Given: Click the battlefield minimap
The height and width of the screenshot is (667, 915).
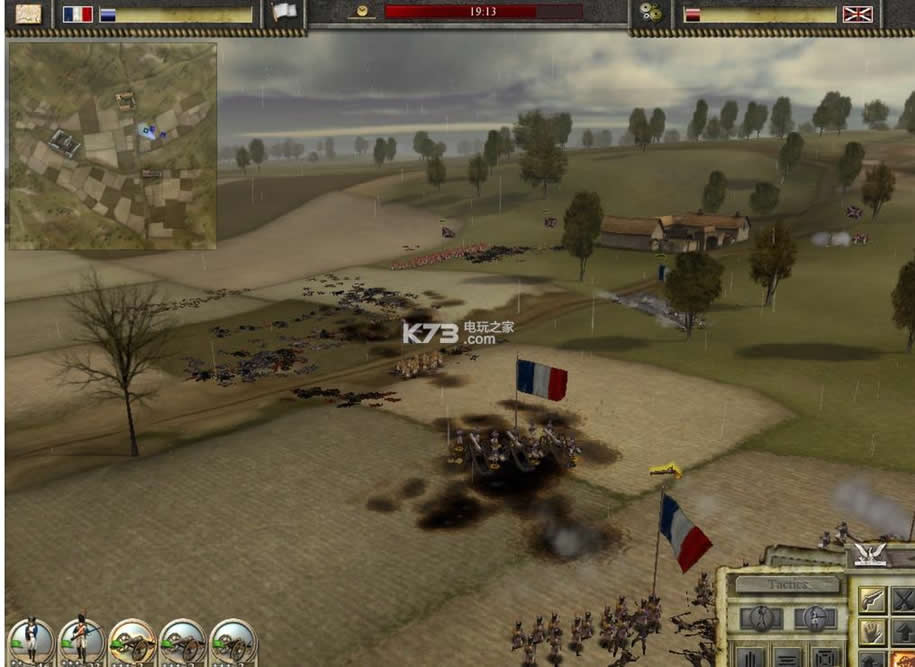Looking at the screenshot, I should [x=112, y=146].
